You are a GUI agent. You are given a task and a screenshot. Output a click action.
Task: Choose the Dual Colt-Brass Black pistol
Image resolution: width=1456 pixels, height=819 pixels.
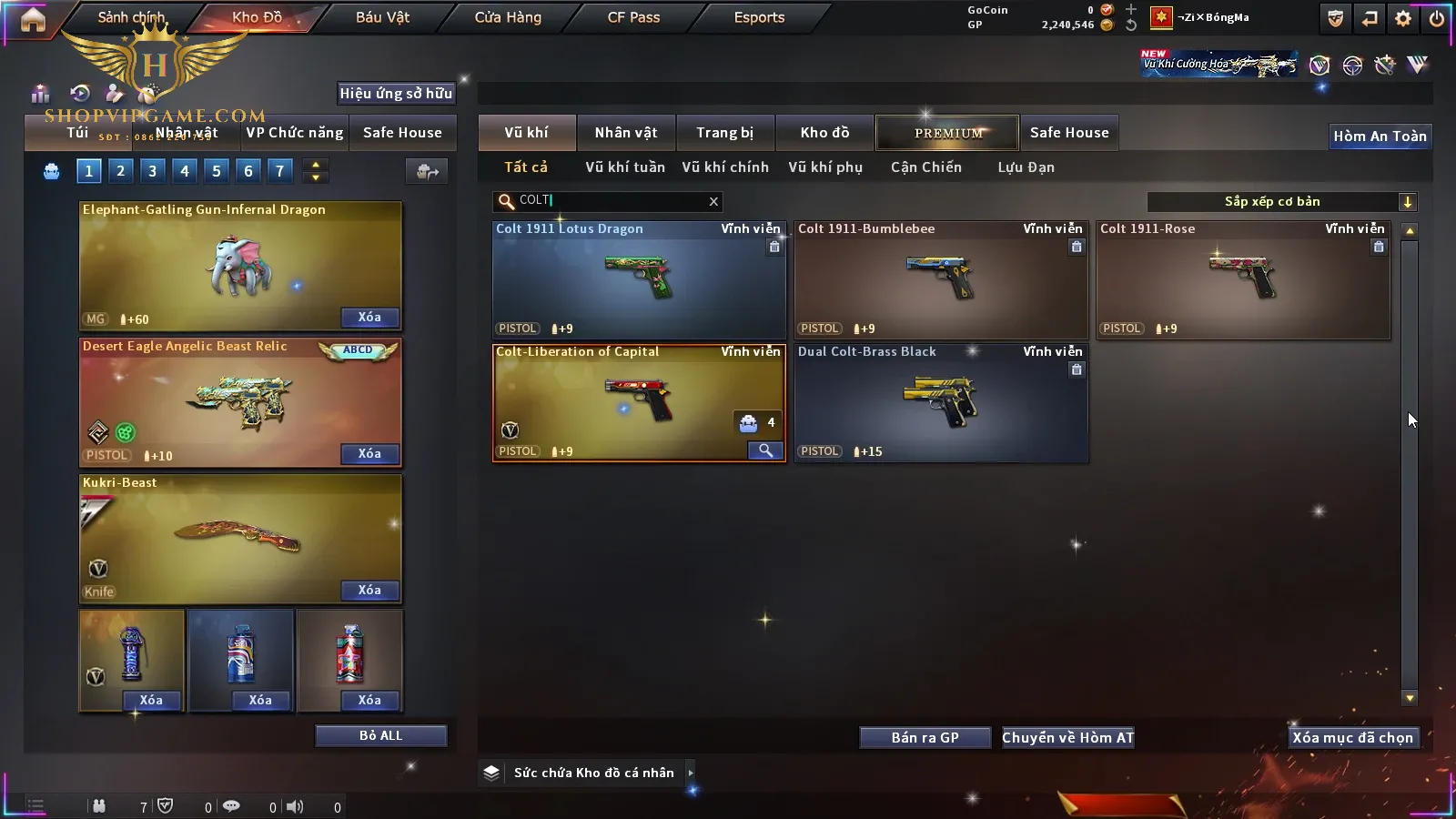(941, 403)
